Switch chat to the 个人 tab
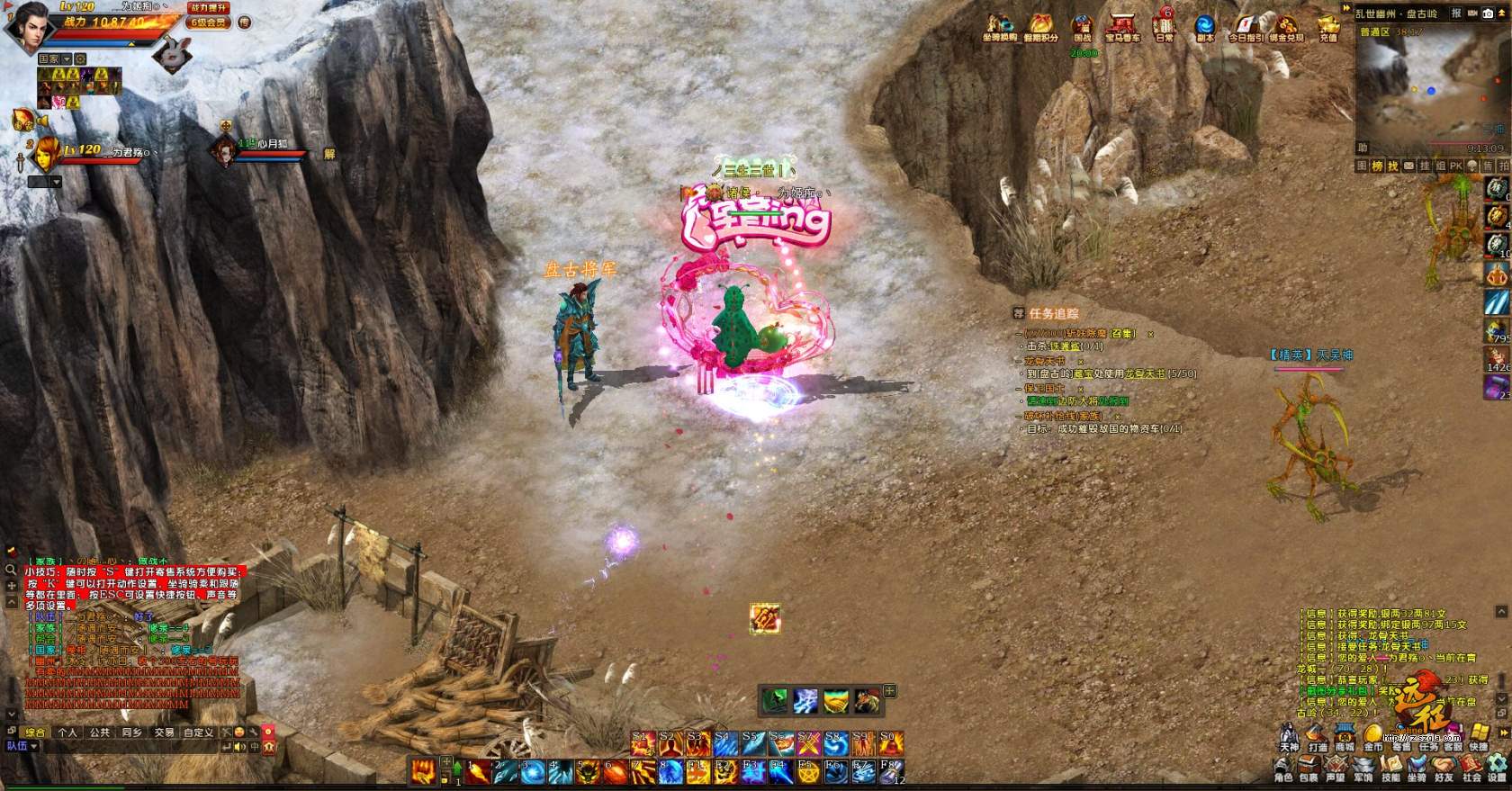The height and width of the screenshot is (791, 1512). (x=67, y=733)
